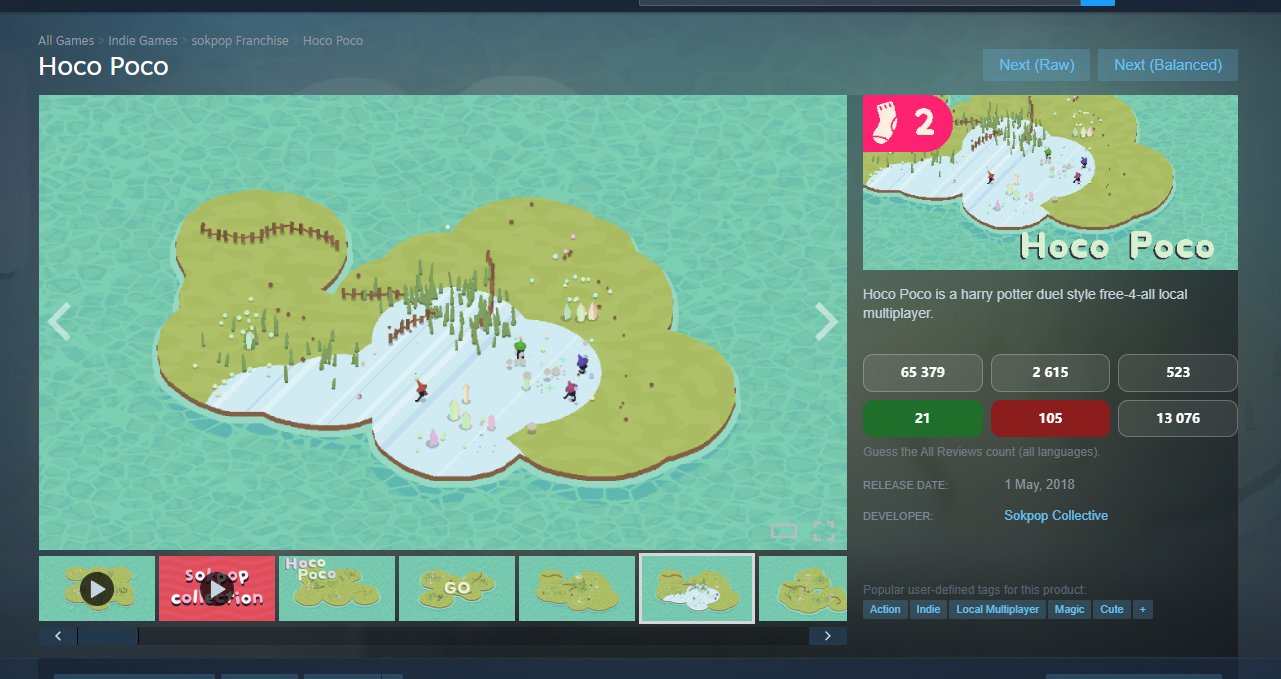The height and width of the screenshot is (679, 1281).
Task: Expand tags with the plus button
Action: pyautogui.click(x=1142, y=609)
